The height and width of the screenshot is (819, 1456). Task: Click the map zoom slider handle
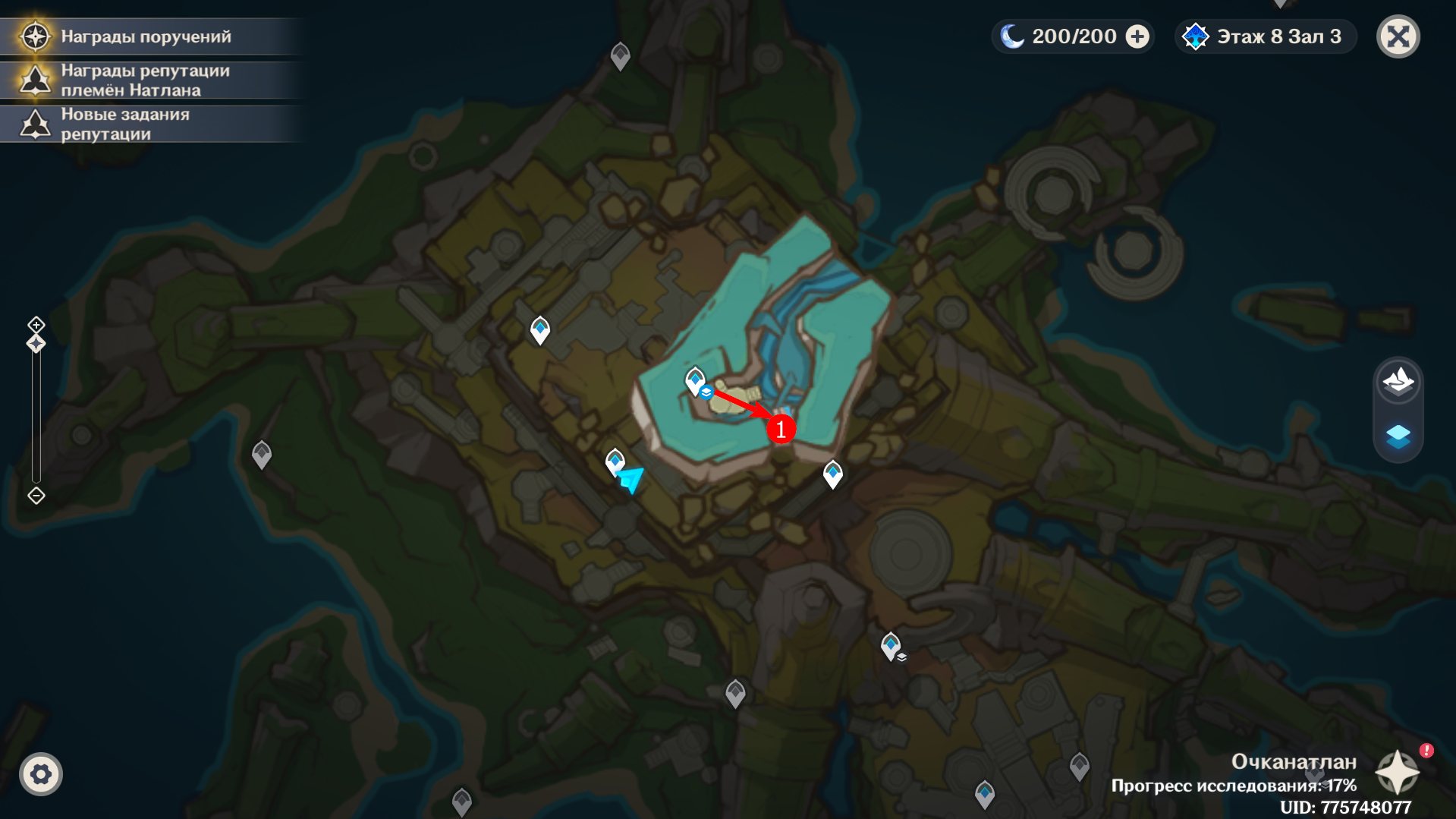36,344
